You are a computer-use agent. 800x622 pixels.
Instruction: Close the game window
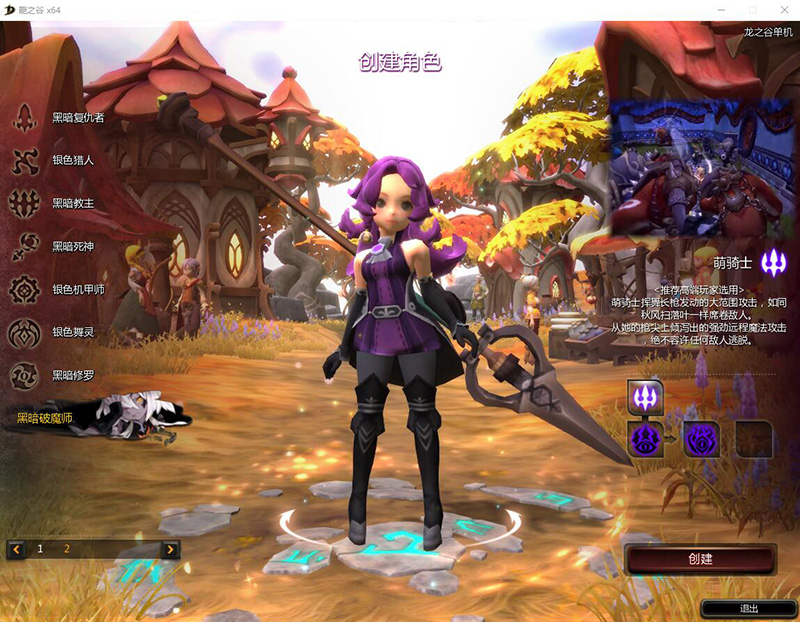tap(781, 8)
